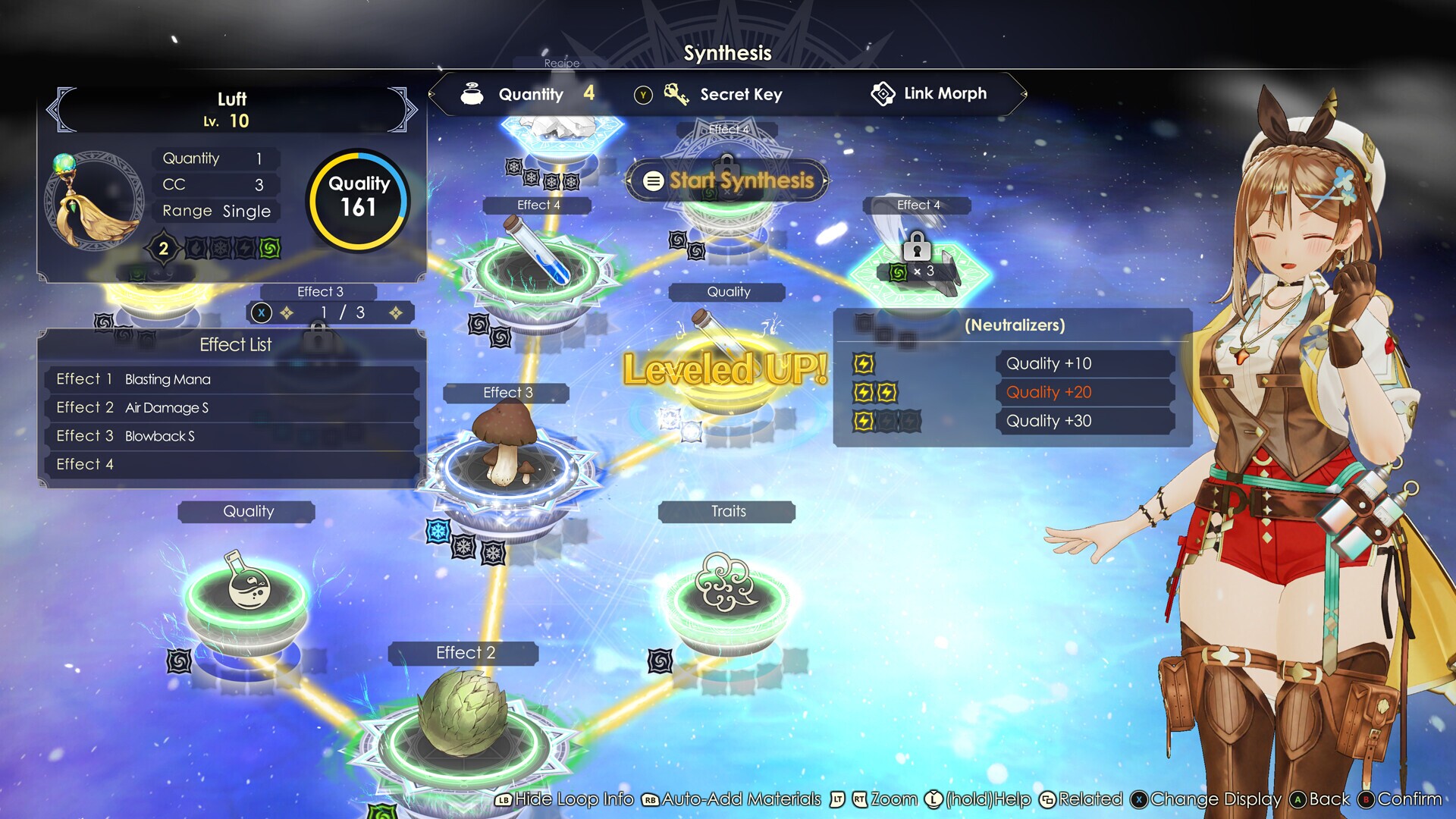The width and height of the screenshot is (1456, 819).
Task: Select the Link Morph diamond icon
Action: (x=884, y=93)
